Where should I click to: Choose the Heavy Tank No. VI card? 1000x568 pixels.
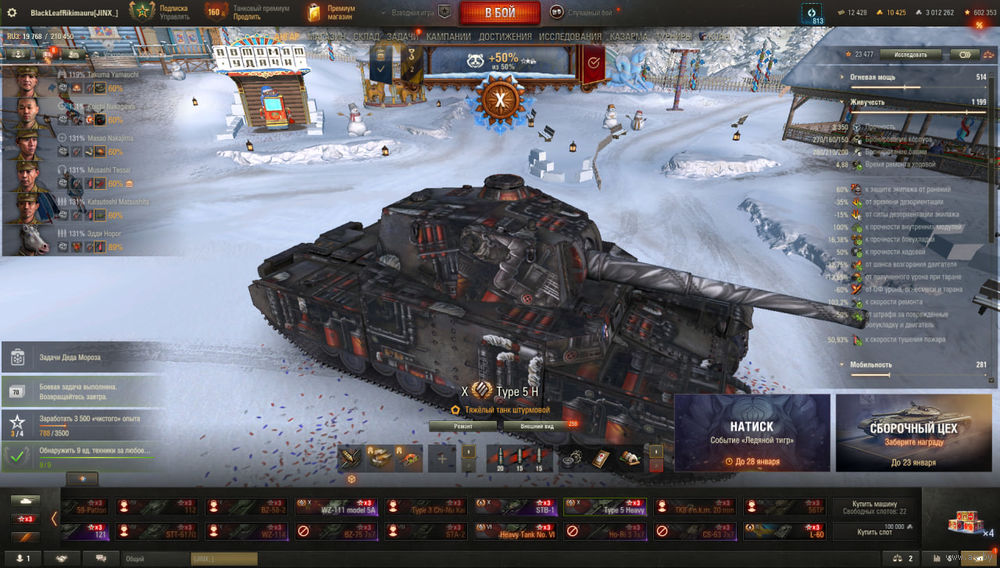pos(516,532)
